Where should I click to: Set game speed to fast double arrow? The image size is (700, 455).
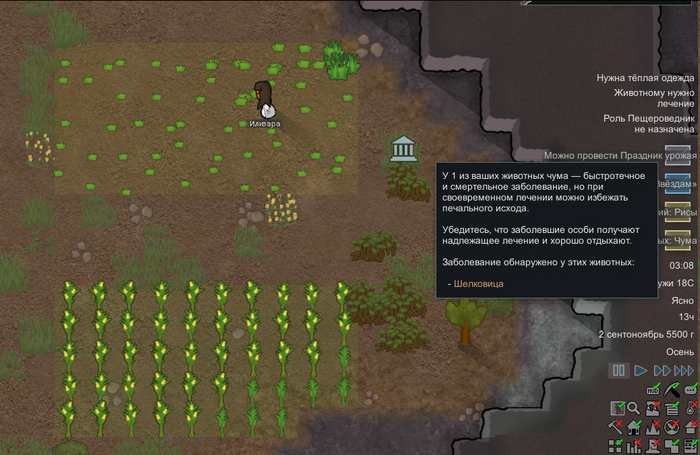[x=661, y=371]
